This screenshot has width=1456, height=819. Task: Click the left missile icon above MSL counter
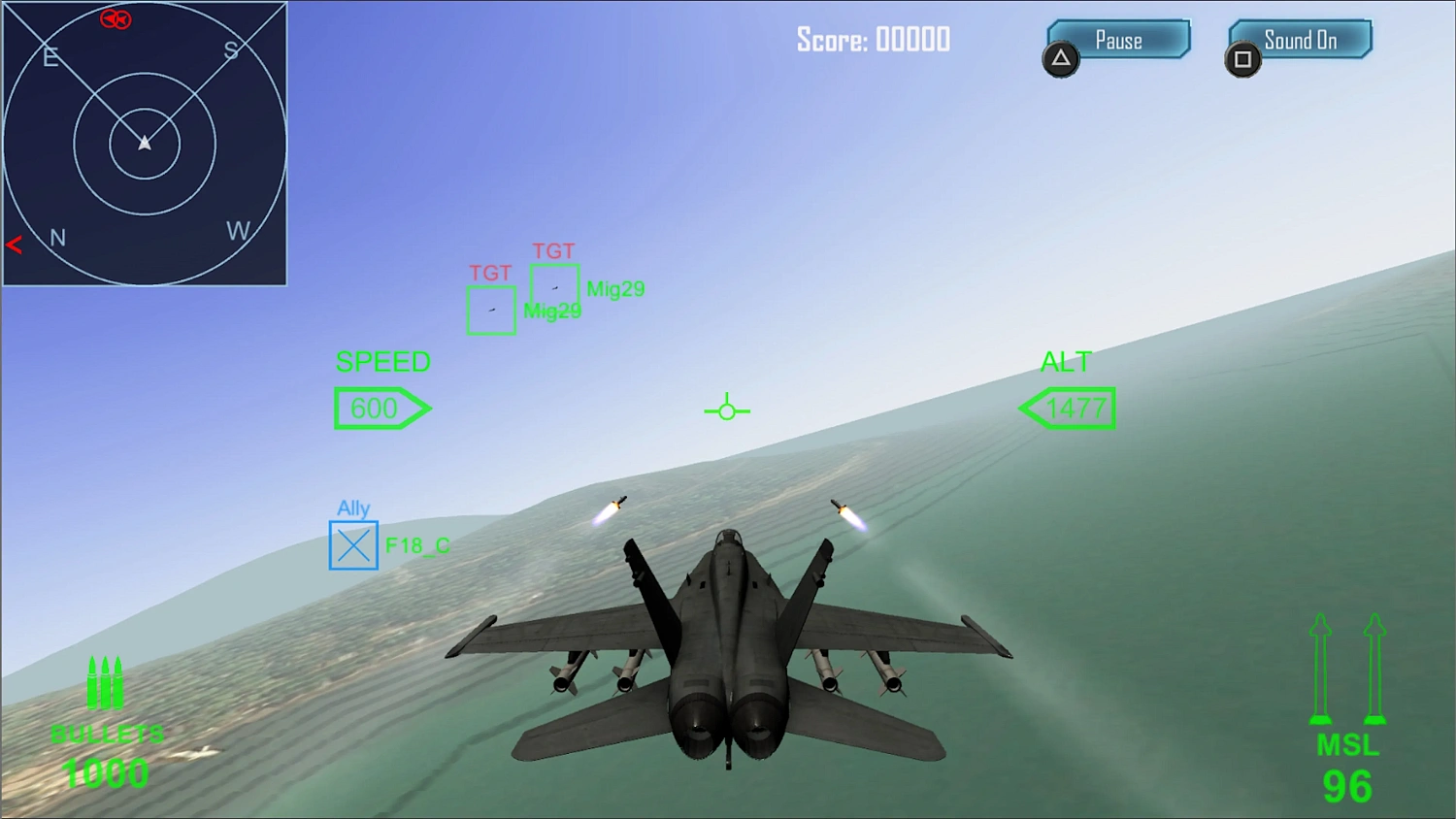click(1320, 670)
